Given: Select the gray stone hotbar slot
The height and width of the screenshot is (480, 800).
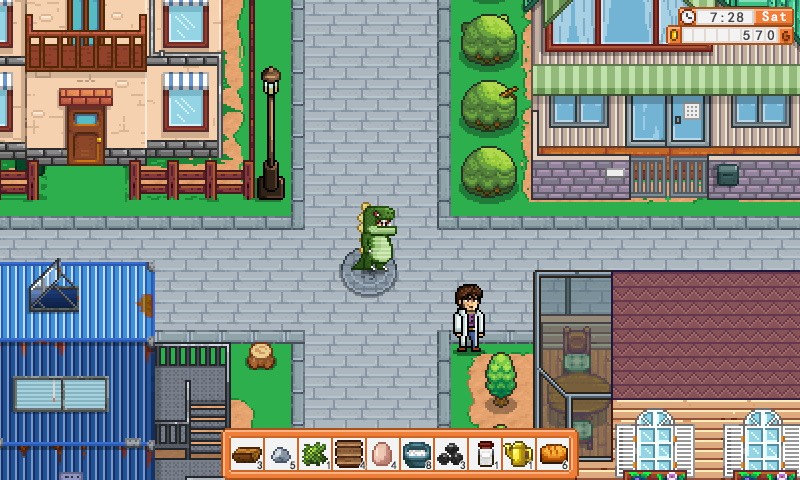Looking at the screenshot, I should (x=281, y=454).
